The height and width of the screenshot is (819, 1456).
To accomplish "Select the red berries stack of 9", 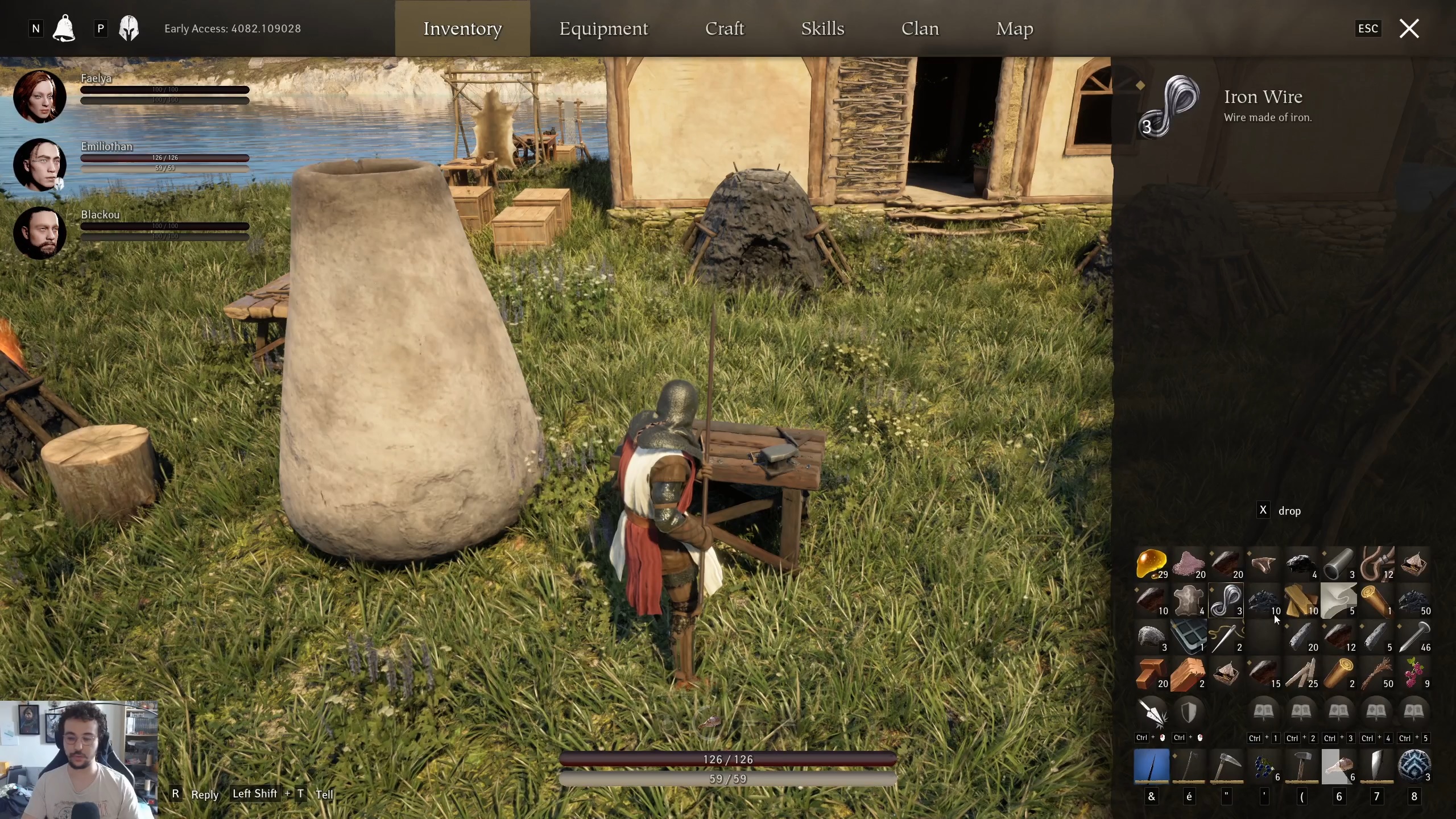I will point(1413,673).
